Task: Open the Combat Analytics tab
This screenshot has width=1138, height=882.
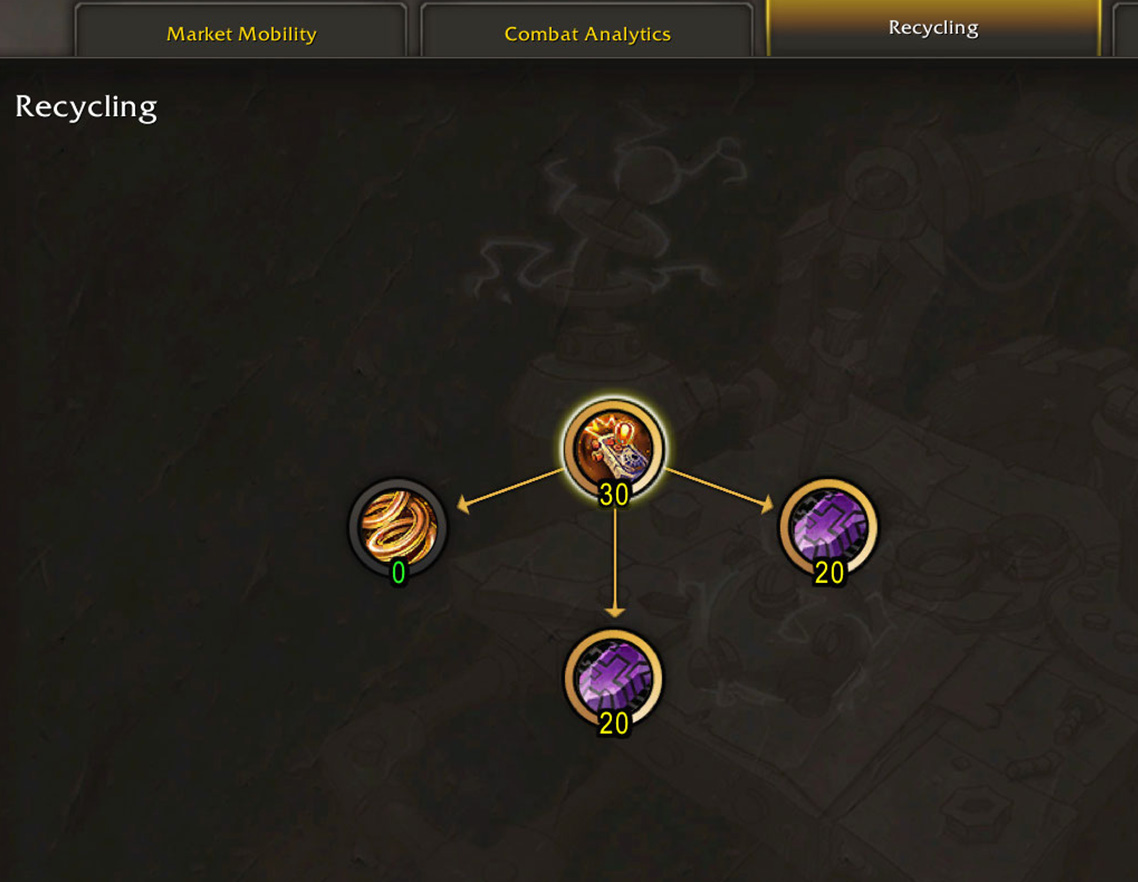Action: [x=587, y=33]
